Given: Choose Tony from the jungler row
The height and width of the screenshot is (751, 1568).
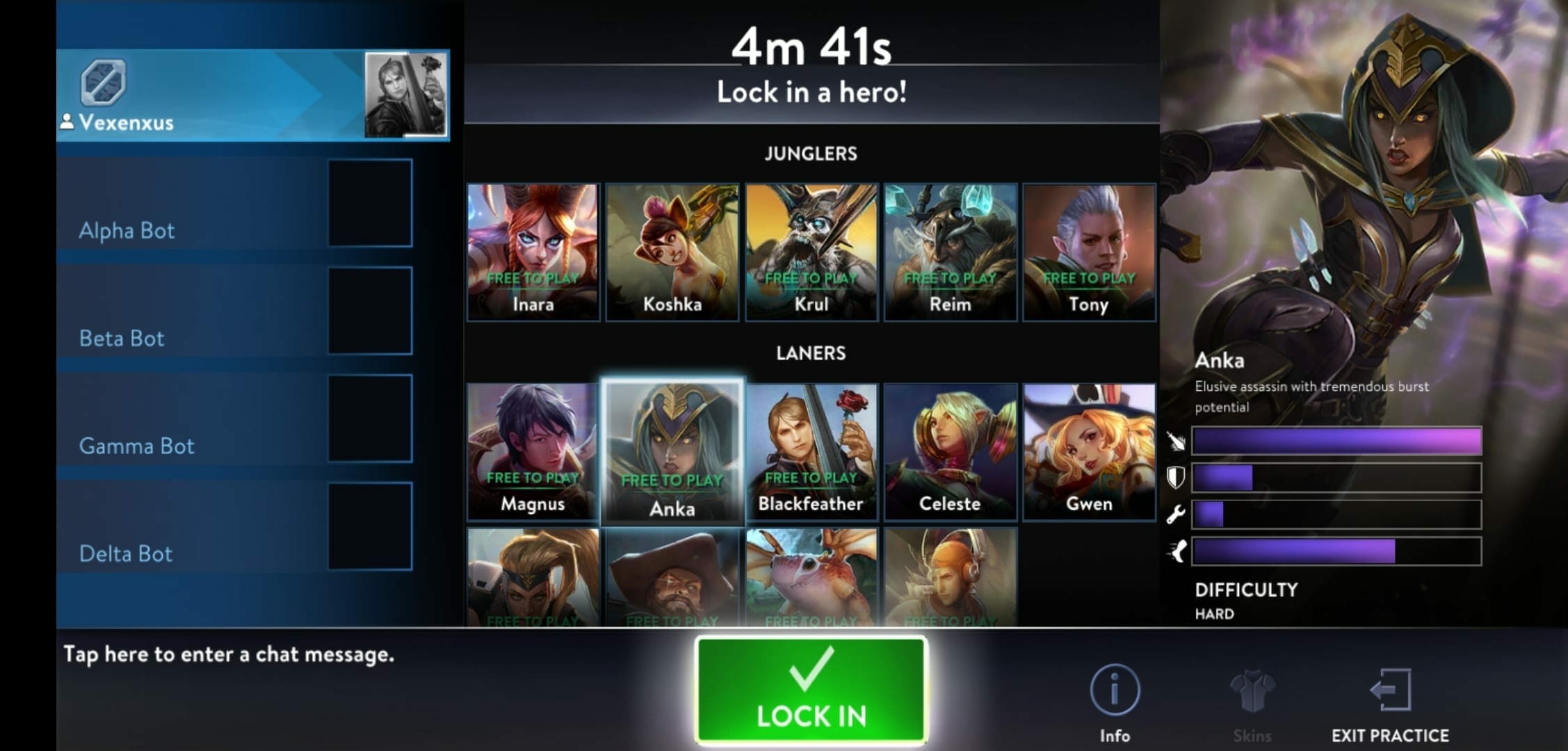Looking at the screenshot, I should pos(1089,252).
